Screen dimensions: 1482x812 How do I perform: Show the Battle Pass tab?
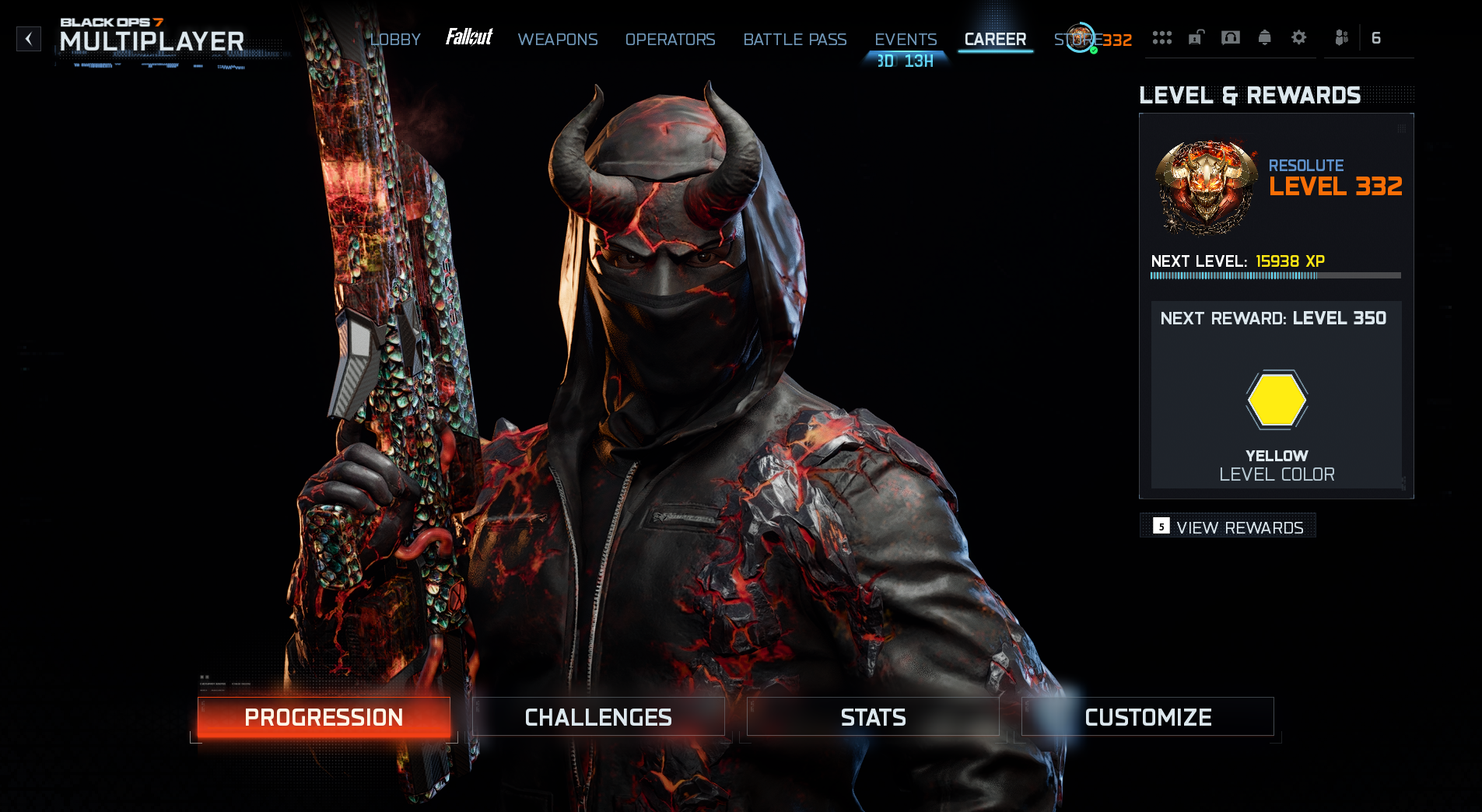pos(794,40)
